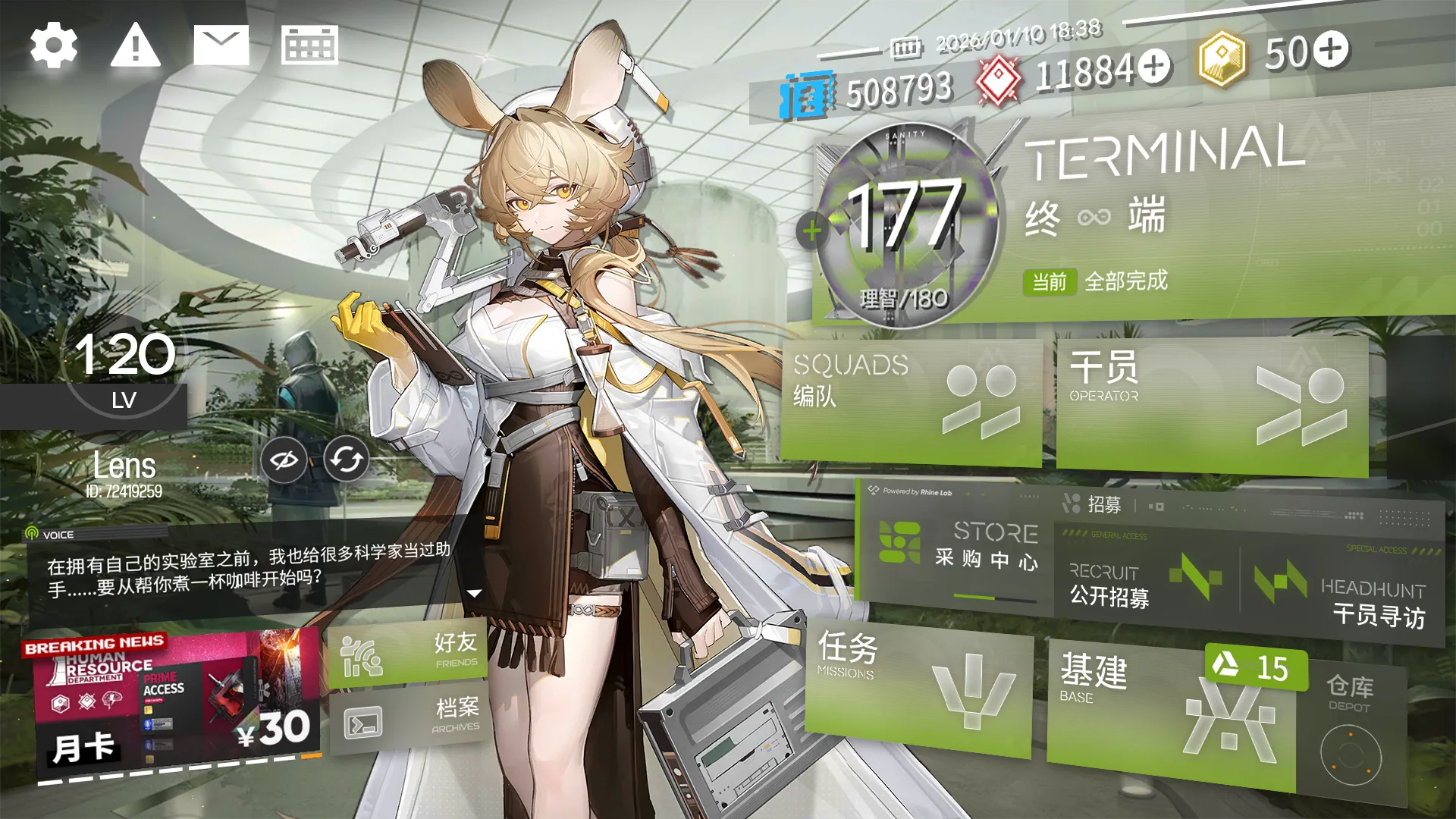Open the warning triangle announcements
This screenshot has width=1456, height=819.
point(136,45)
